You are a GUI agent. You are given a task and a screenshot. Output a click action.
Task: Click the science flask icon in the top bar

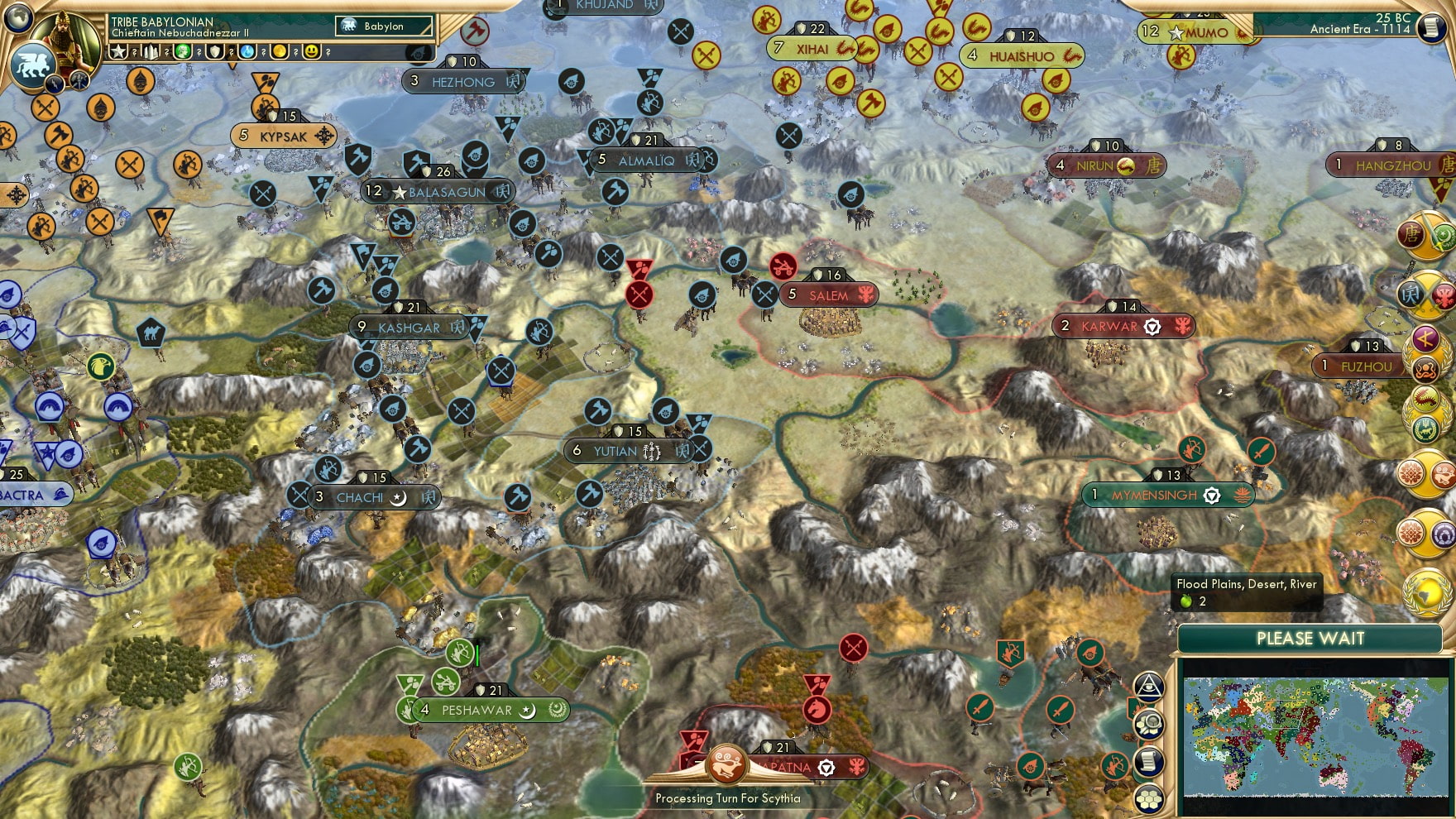click(247, 52)
